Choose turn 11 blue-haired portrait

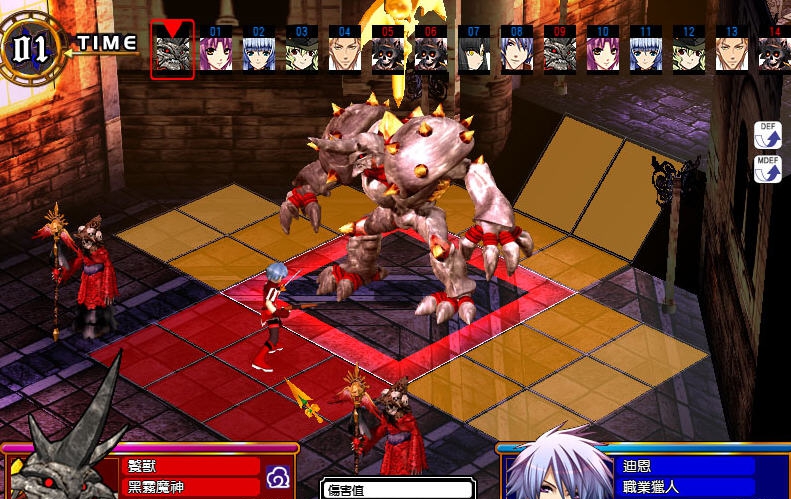646,52
